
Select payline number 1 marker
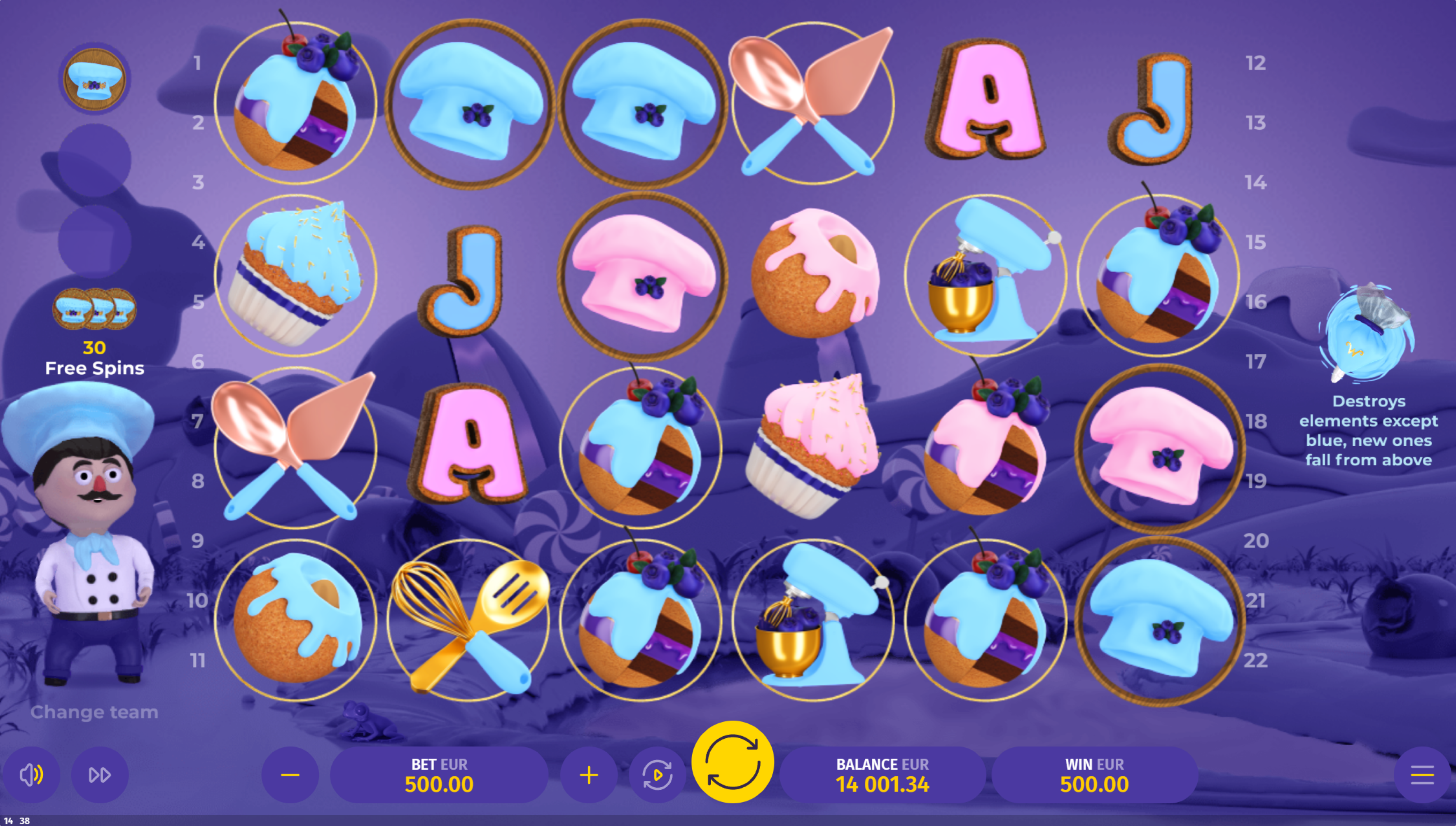pyautogui.click(x=197, y=63)
